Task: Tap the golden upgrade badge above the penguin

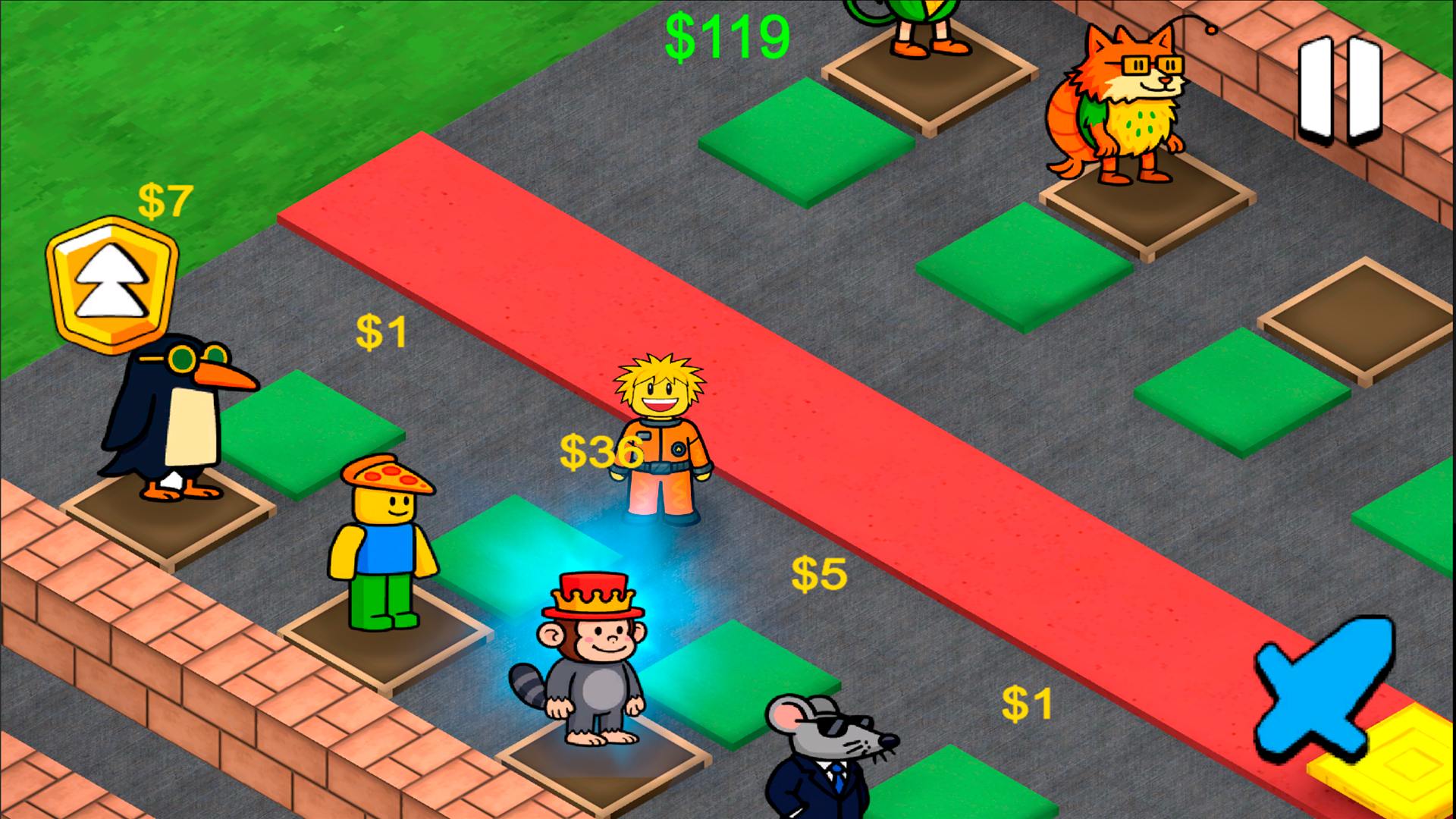Action: click(x=112, y=281)
